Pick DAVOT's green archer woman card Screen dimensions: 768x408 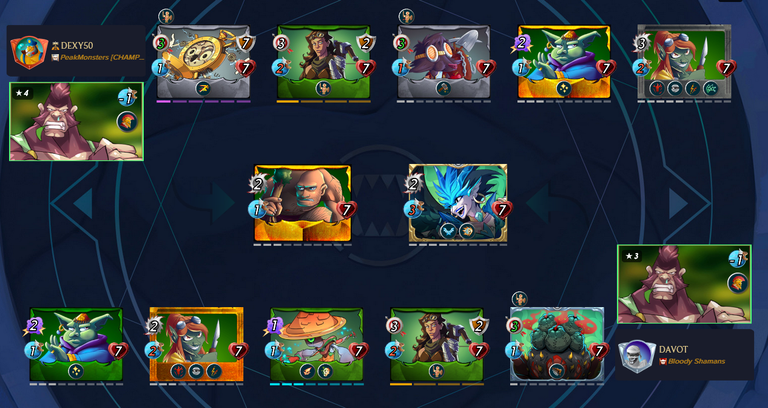pos(437,346)
